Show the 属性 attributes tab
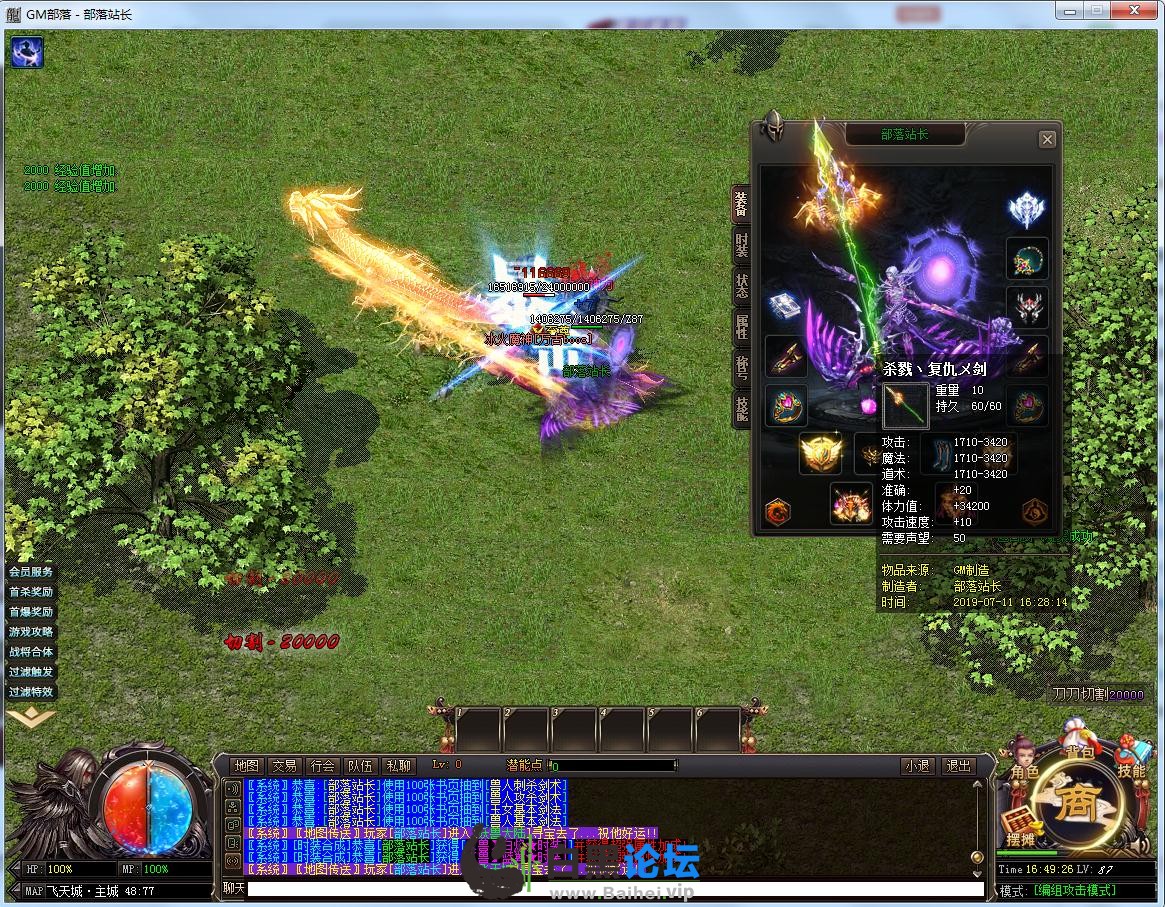This screenshot has width=1165, height=907. 741,327
